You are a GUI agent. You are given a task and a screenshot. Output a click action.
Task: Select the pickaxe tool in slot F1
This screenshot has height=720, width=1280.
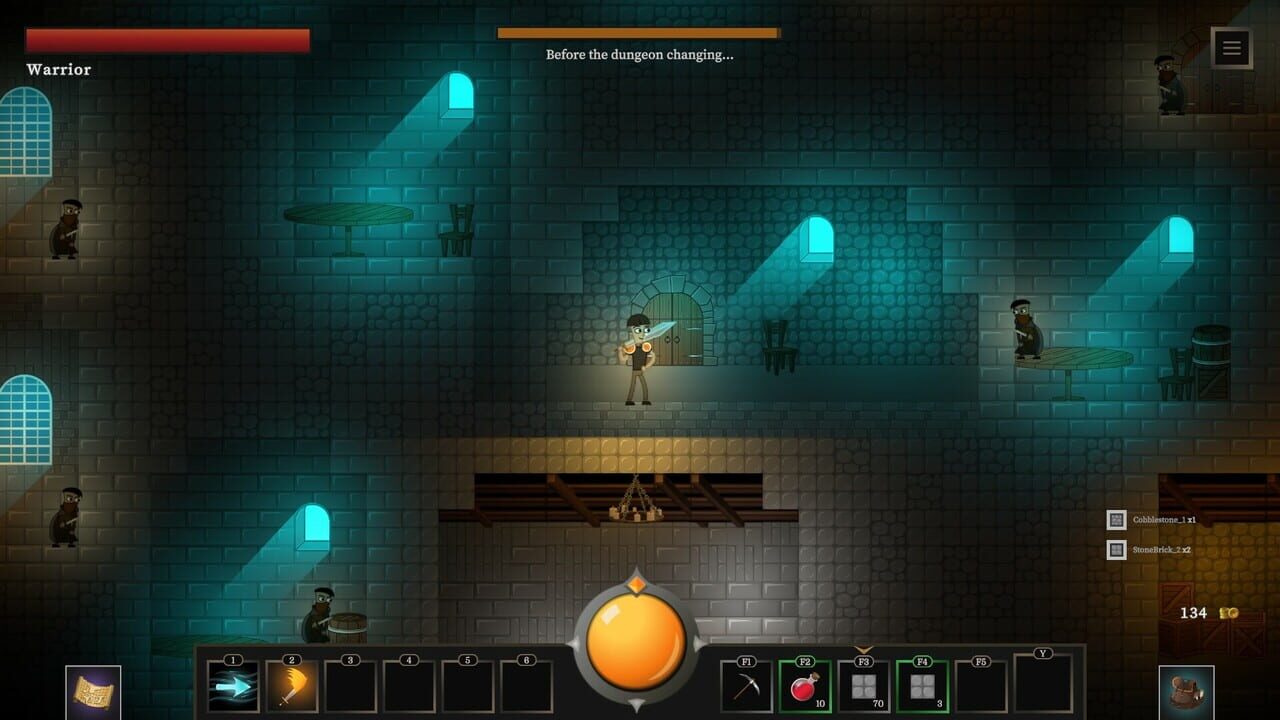(x=744, y=688)
